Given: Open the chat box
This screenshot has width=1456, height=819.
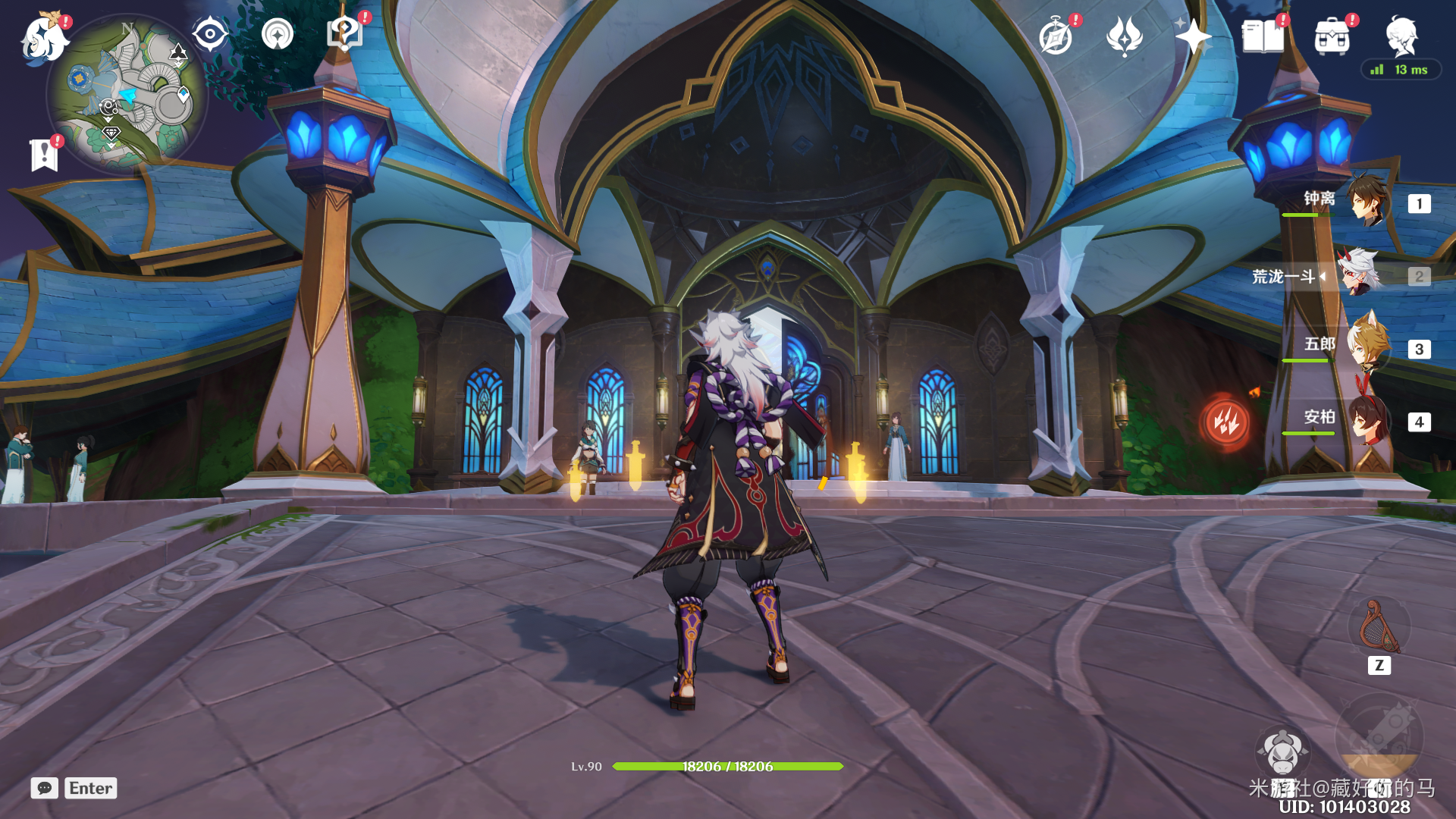Looking at the screenshot, I should pyautogui.click(x=45, y=788).
